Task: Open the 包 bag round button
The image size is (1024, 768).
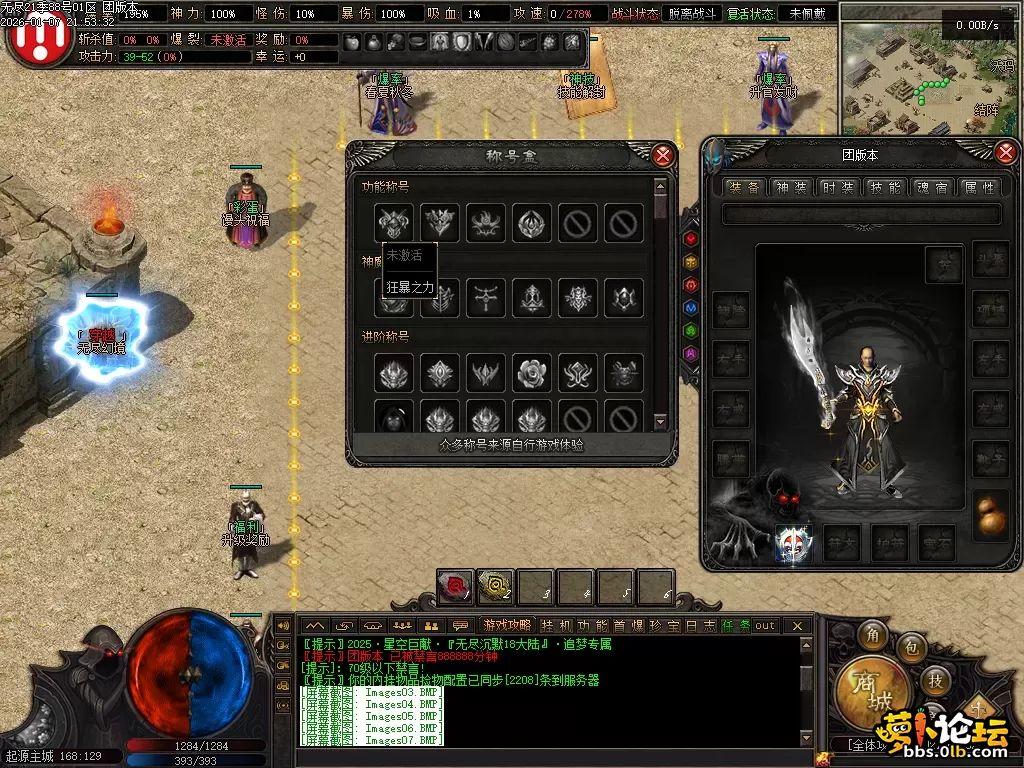Action: tap(911, 650)
